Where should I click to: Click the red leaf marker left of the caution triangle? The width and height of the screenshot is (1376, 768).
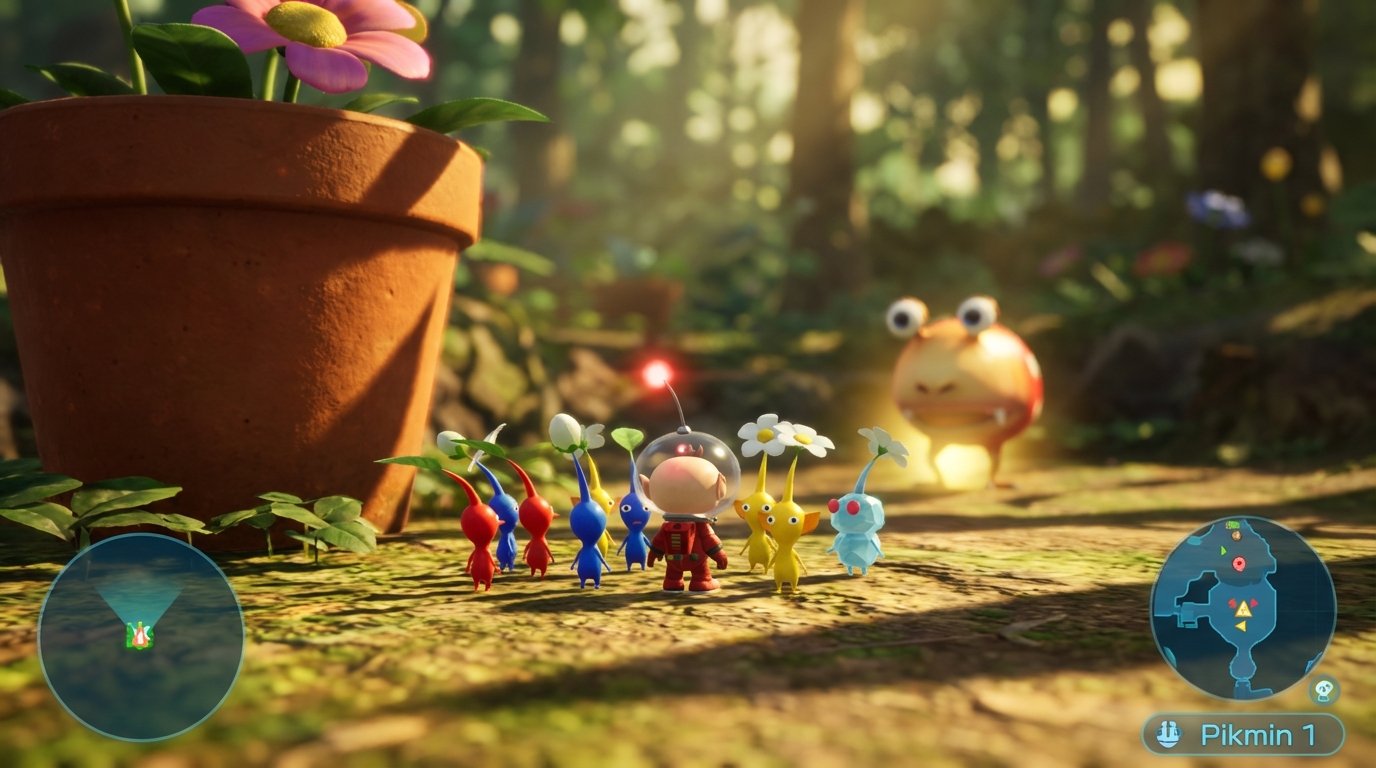[x=1232, y=603]
